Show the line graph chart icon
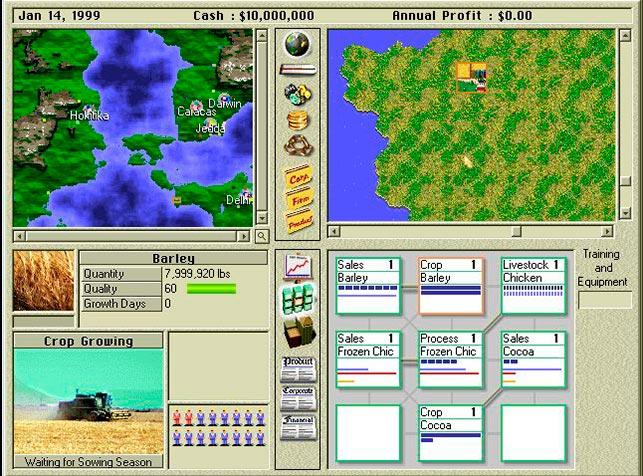Screen dimensions: 643x476 298,267
